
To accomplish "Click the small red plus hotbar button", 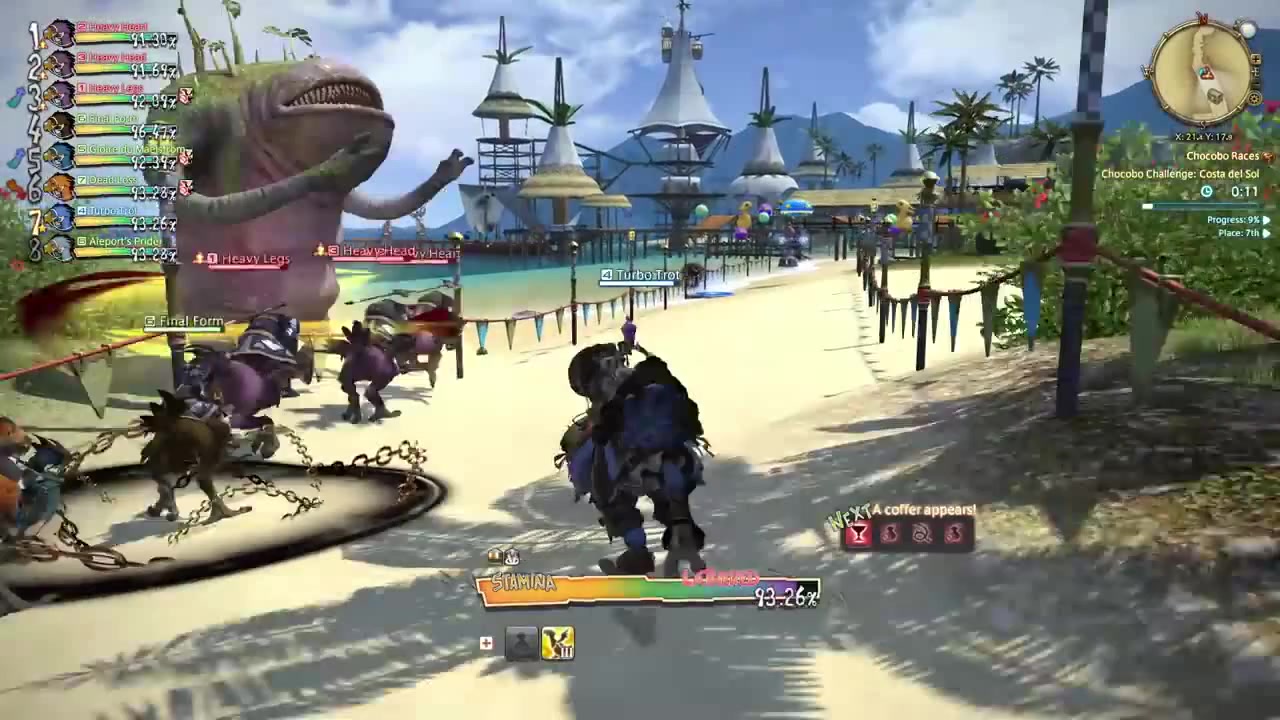I will click(486, 643).
